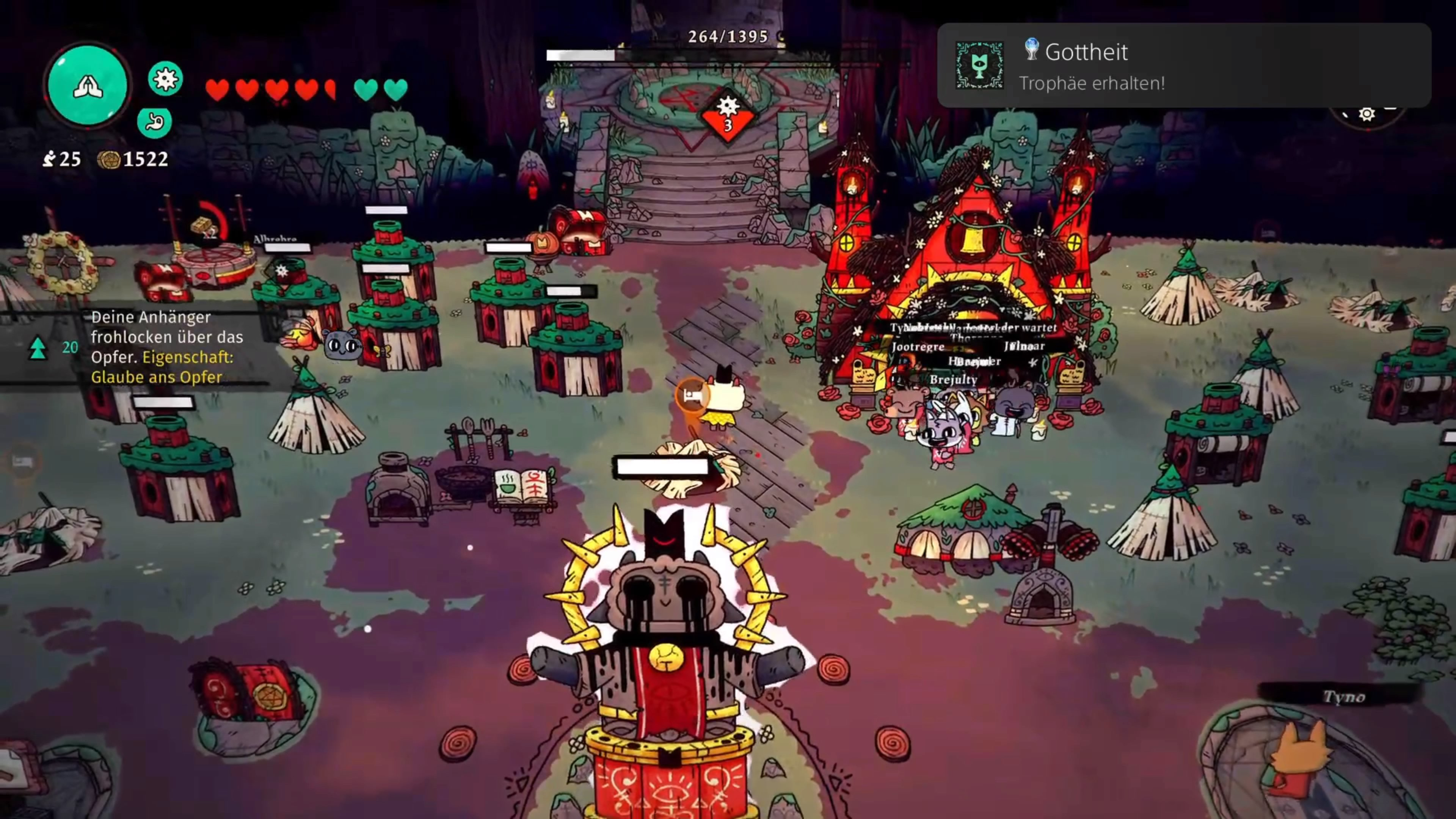Click the praying hands faith meter
This screenshot has width=1456, height=819.
[88, 86]
